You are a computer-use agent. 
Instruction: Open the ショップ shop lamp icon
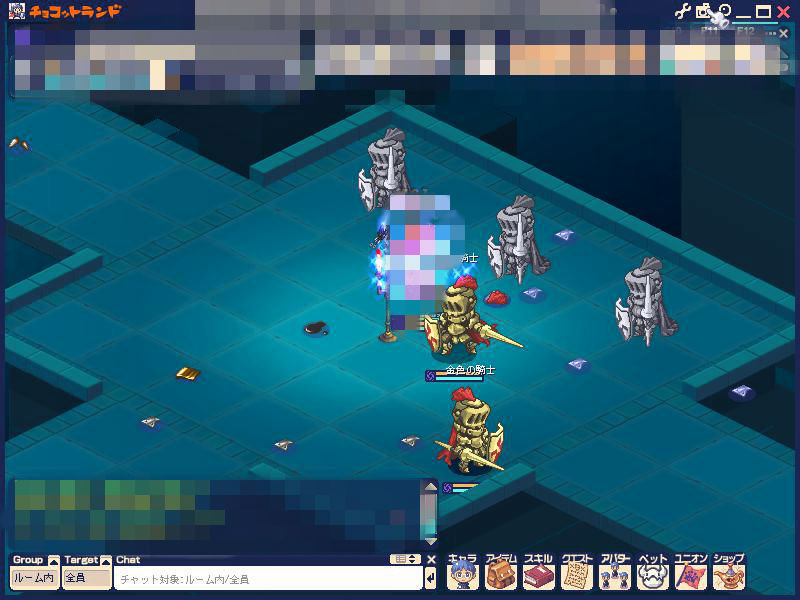tap(728, 574)
